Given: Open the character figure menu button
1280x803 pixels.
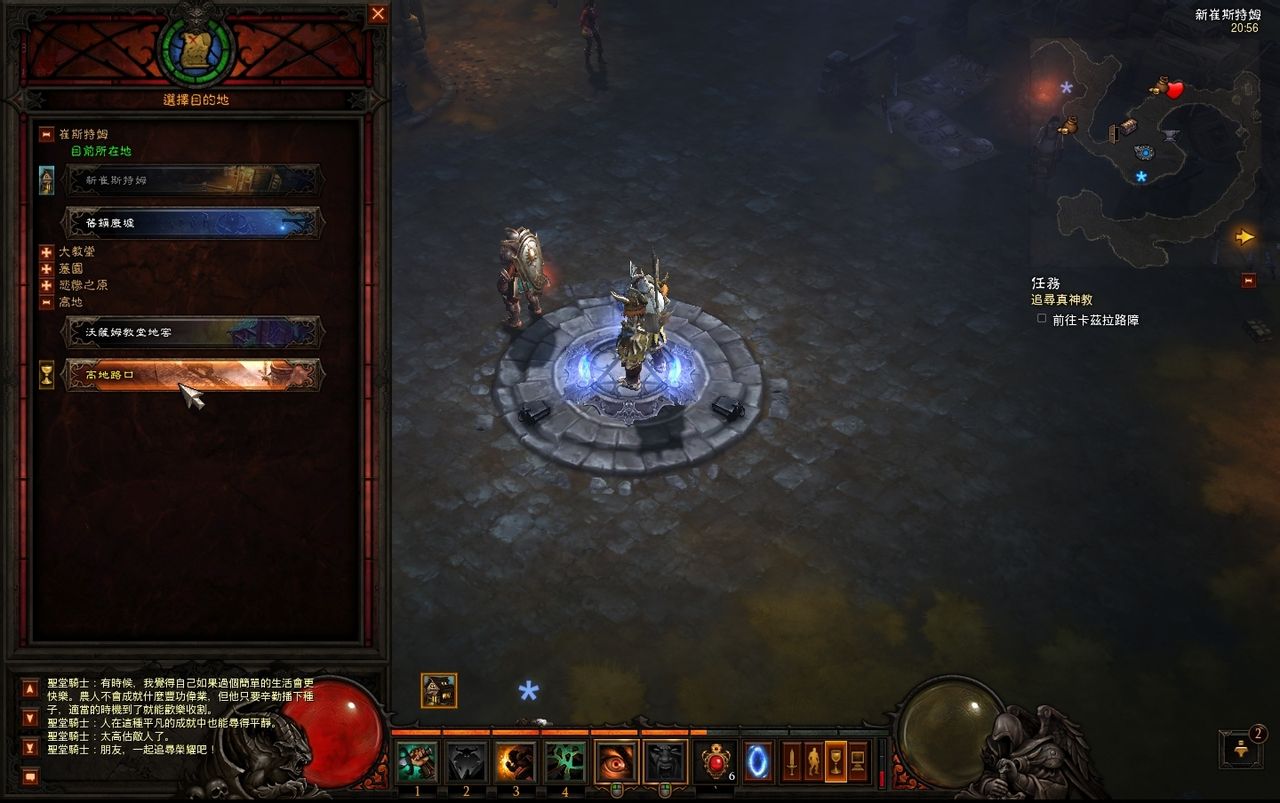Looking at the screenshot, I should 813,762.
